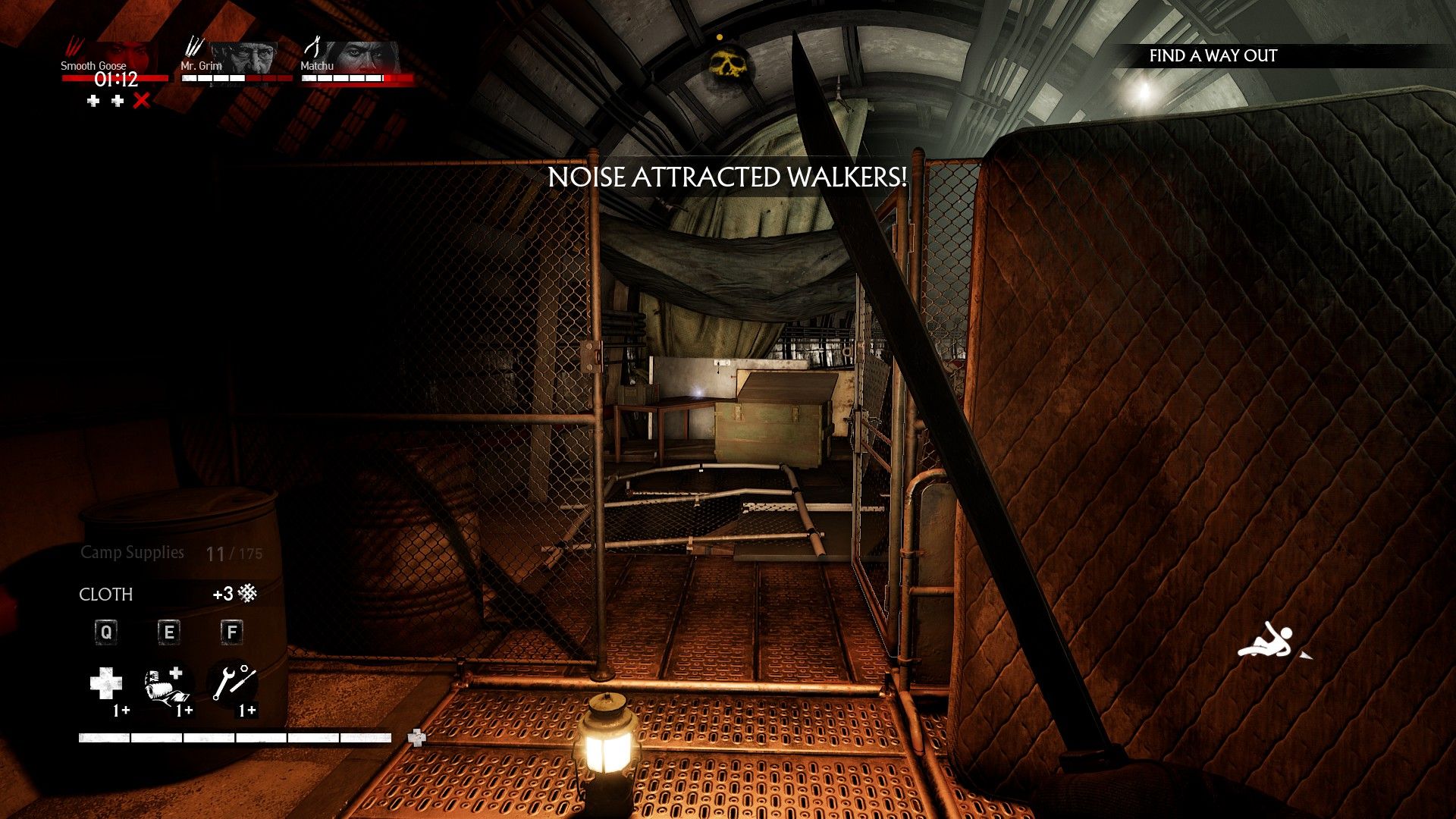This screenshot has width=1456, height=819.
Task: Activate the wrench and screwdriver tool icon
Action: point(233,682)
